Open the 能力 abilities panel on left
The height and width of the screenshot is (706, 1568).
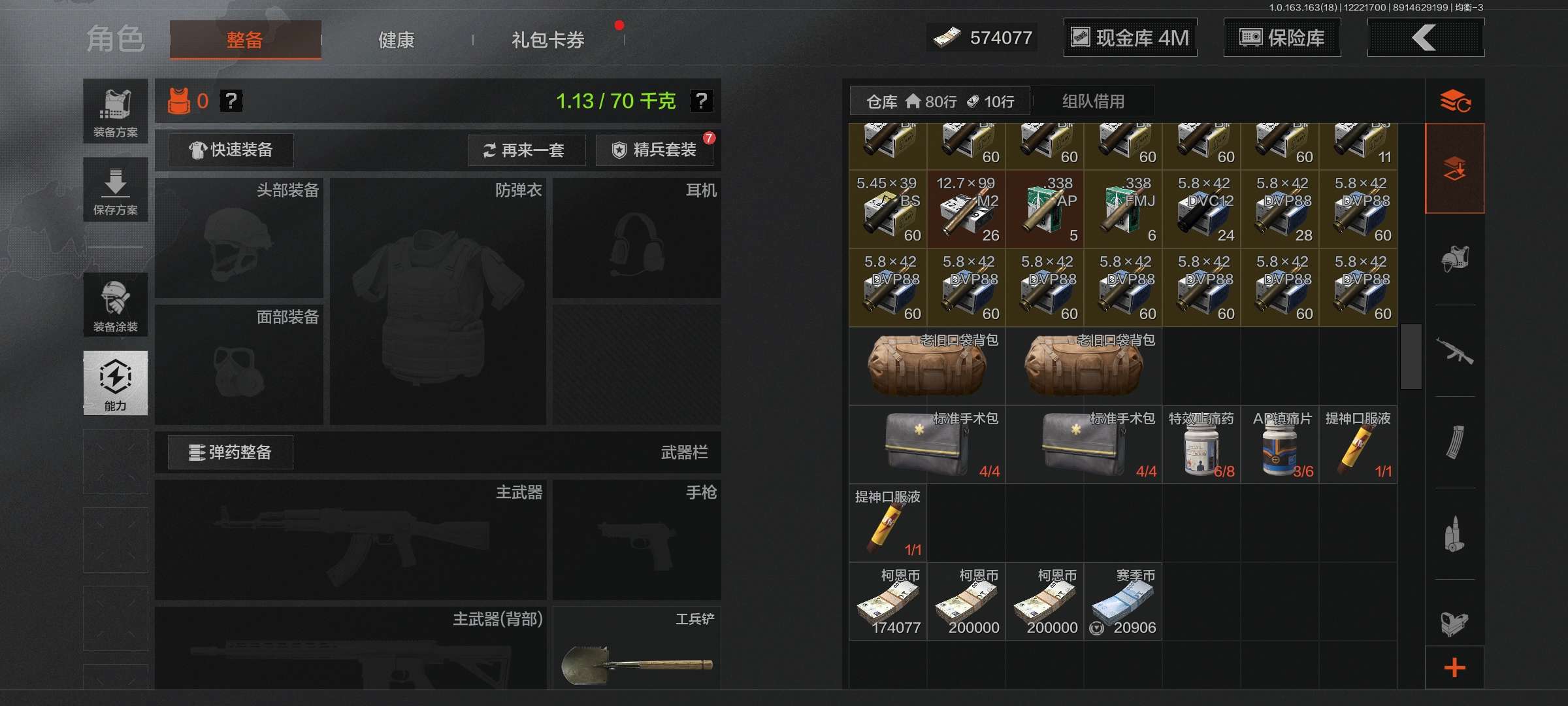pos(116,384)
